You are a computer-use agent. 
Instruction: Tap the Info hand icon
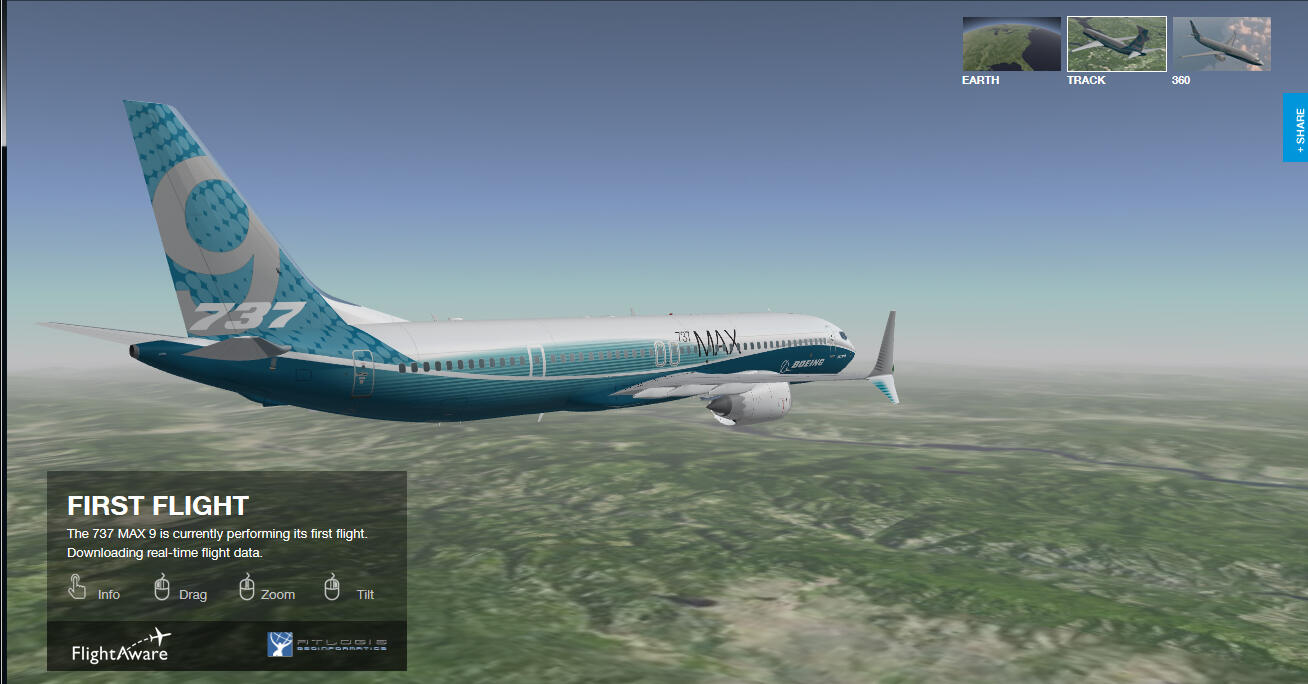[x=77, y=587]
